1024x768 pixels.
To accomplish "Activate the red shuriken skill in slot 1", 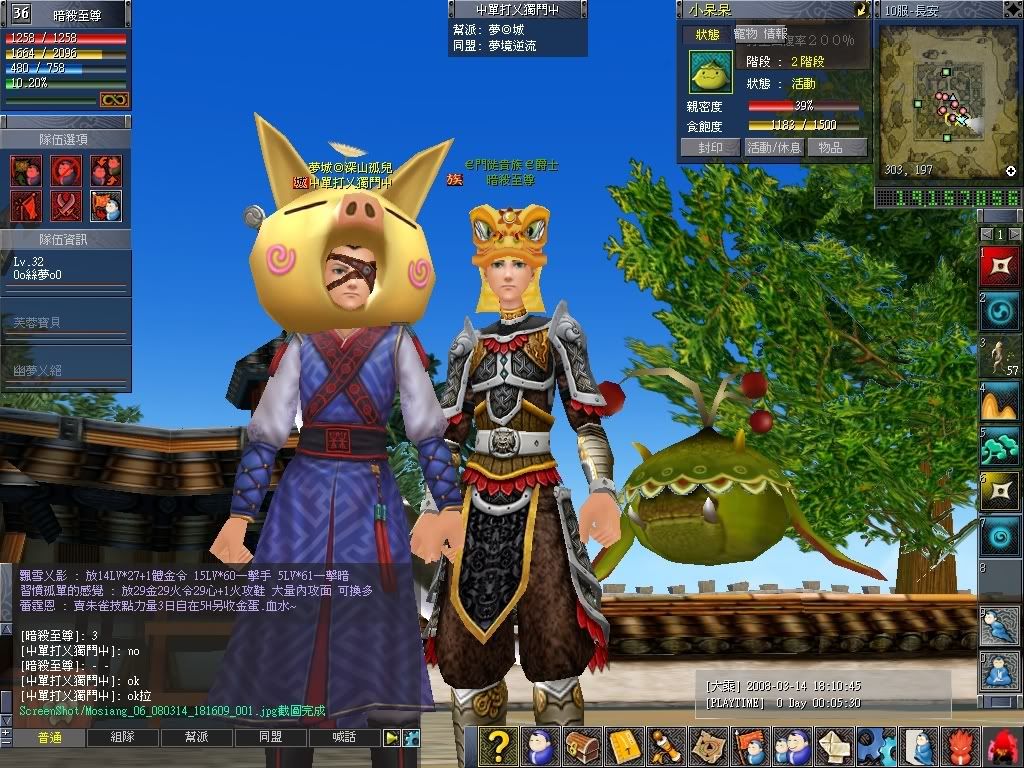I will tap(1000, 266).
